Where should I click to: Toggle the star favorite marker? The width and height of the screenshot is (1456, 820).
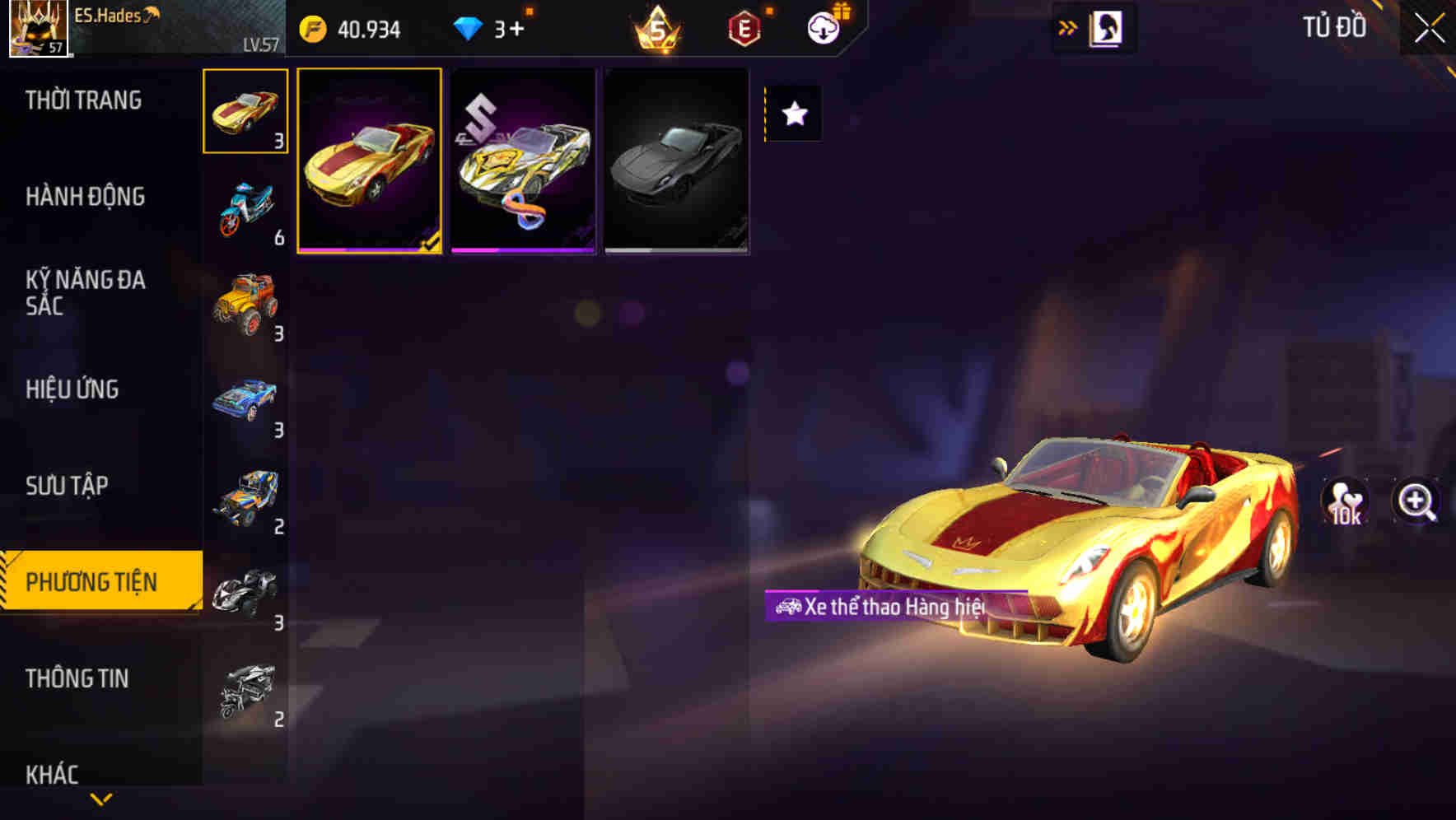pyautogui.click(x=793, y=114)
